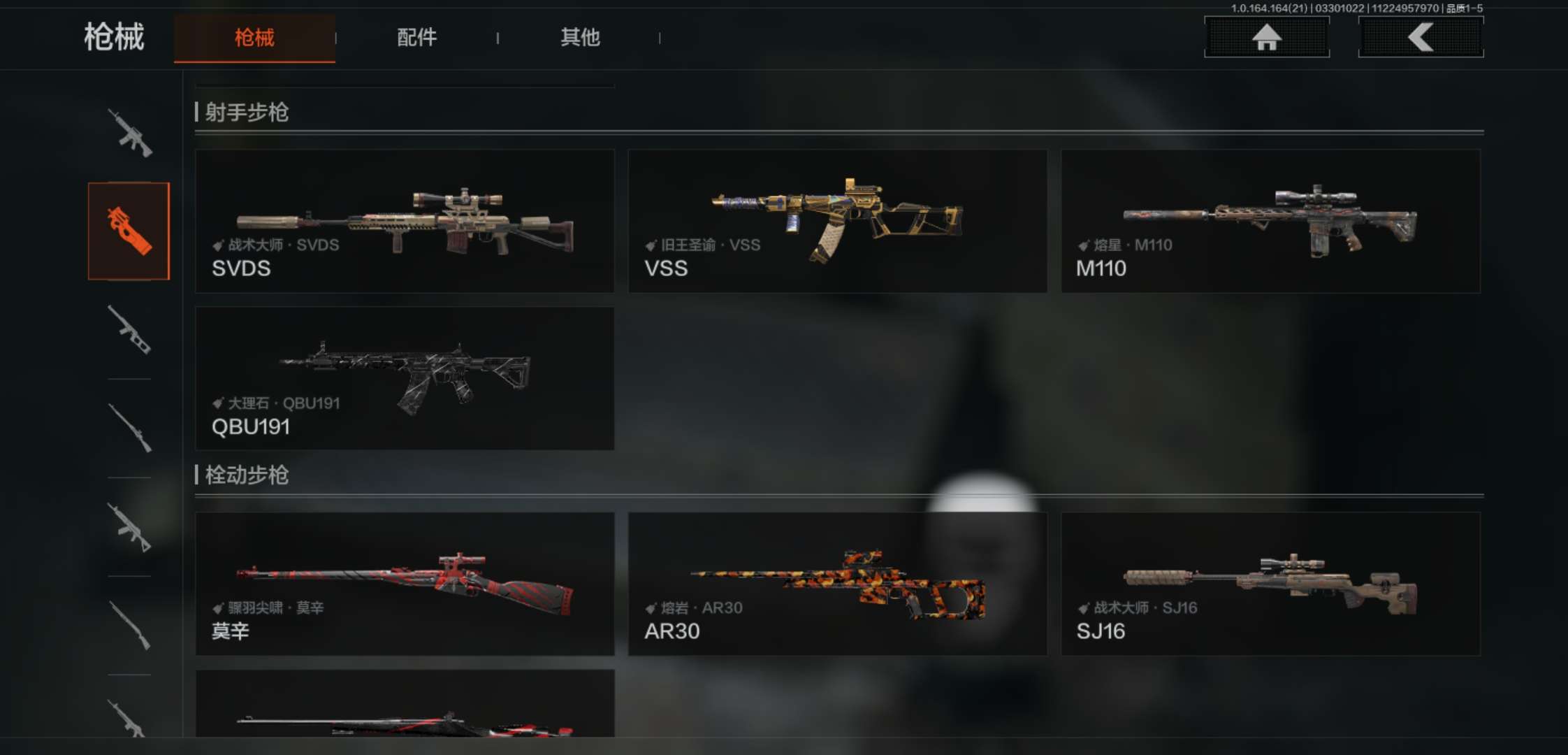Screen dimensions: 1568x755
Task: Open the M110 weapon card
Action: click(x=1270, y=221)
